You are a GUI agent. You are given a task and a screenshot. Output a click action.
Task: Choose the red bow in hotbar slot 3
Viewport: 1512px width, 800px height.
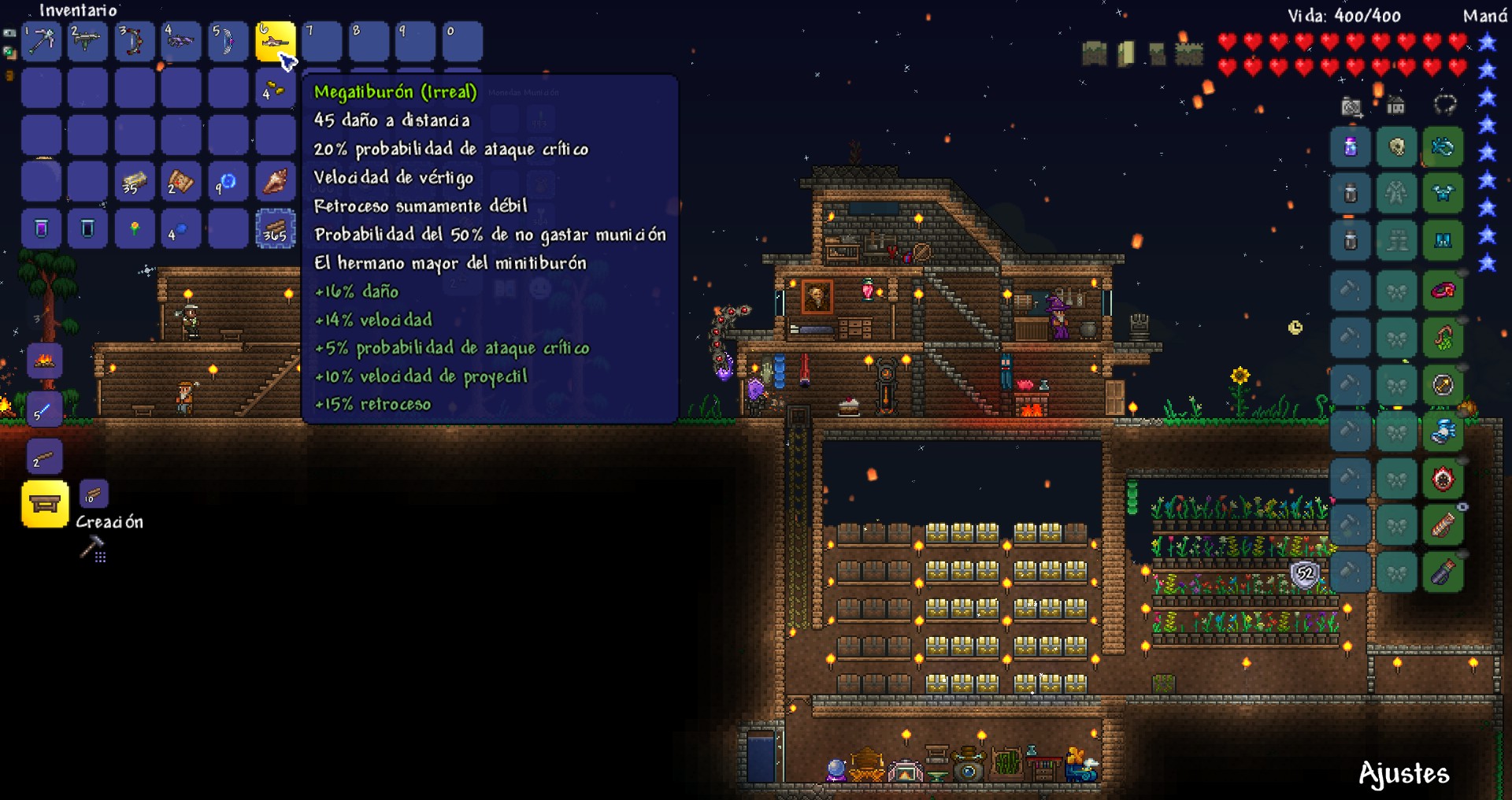pyautogui.click(x=135, y=42)
